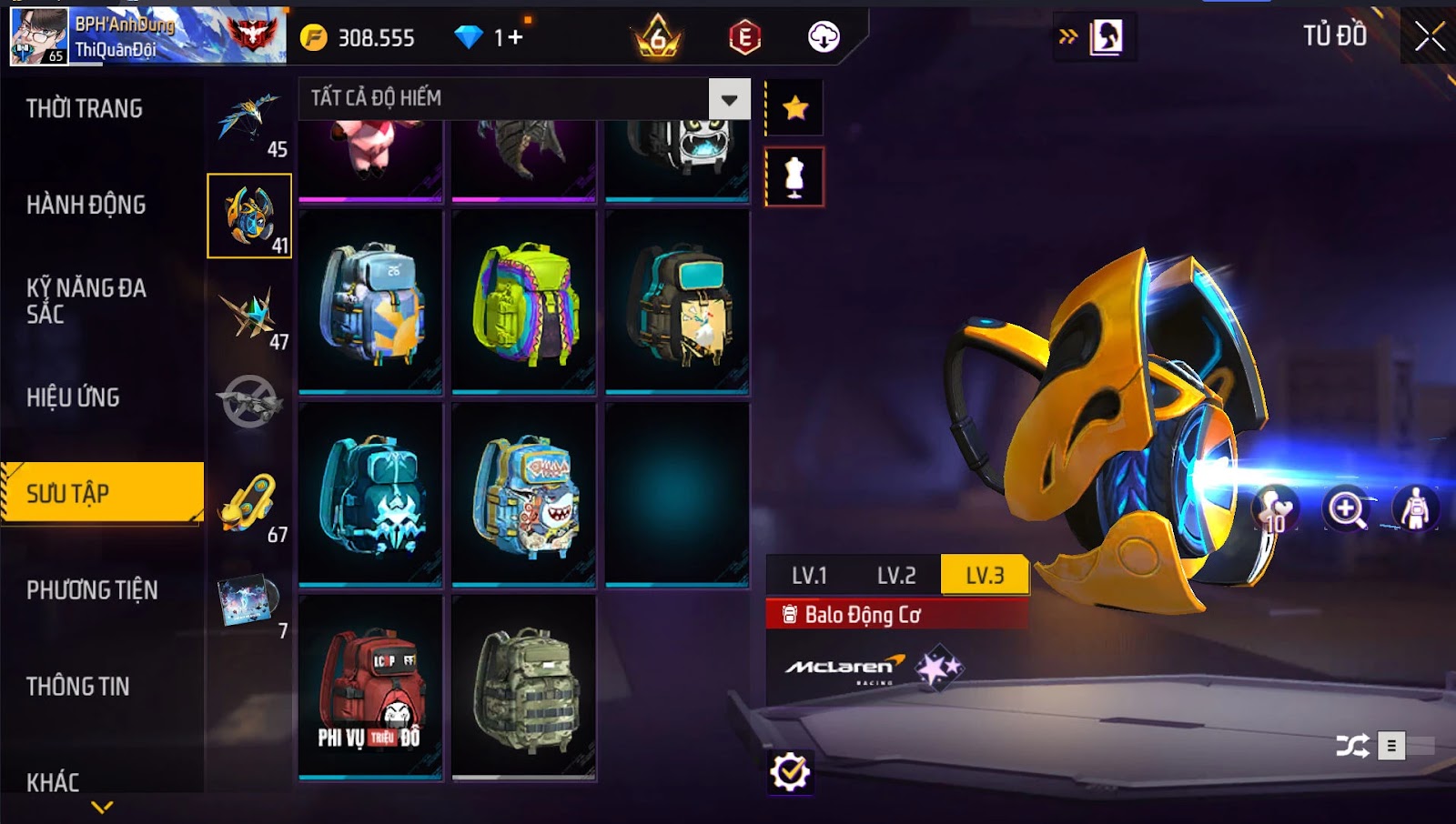Image resolution: width=1456 pixels, height=824 pixels.
Task: Show favorites with the star button
Action: (795, 108)
